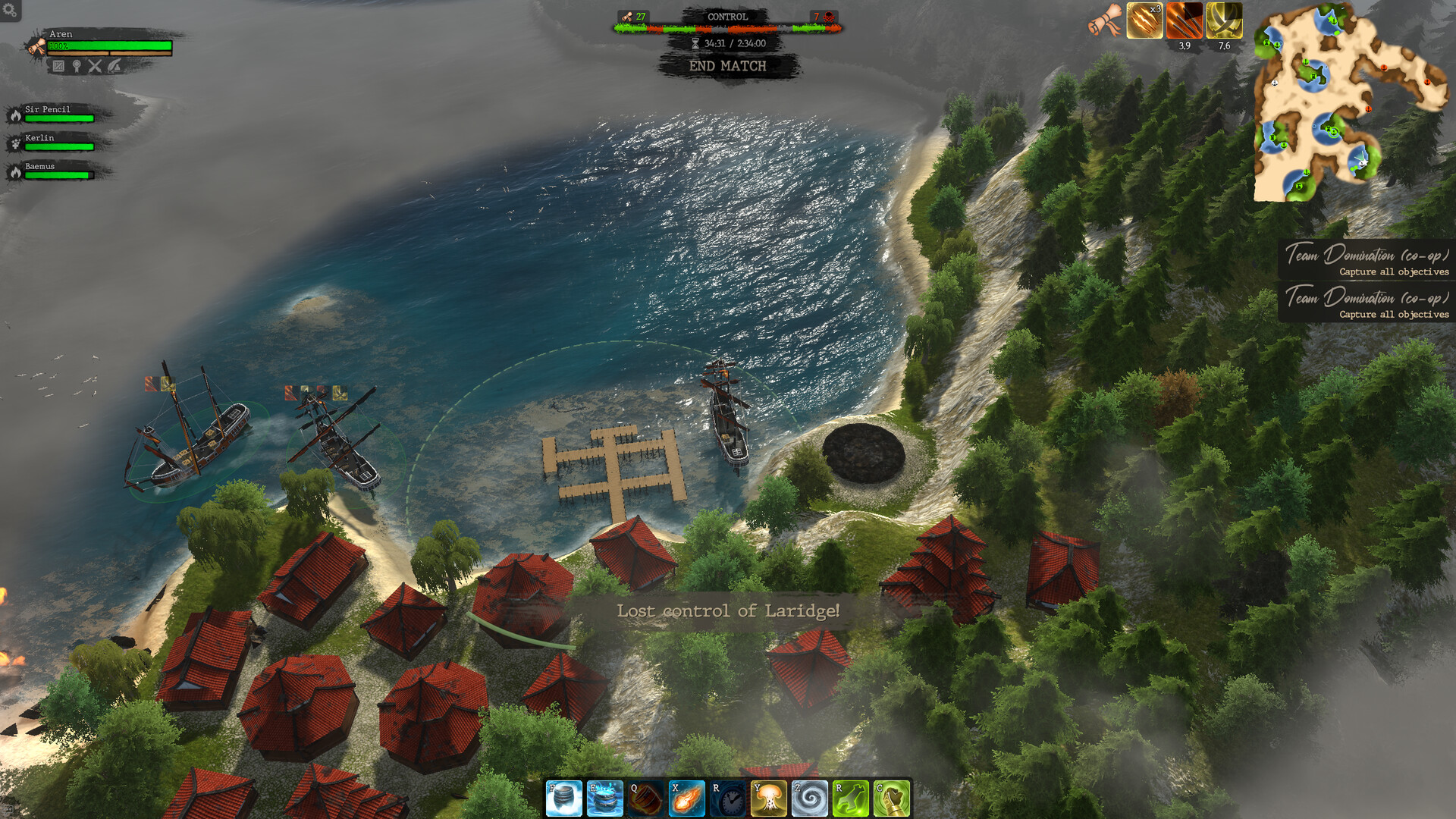This screenshot has height=819, width=1456.
Task: Use the clock time ability on R
Action: pos(726,799)
